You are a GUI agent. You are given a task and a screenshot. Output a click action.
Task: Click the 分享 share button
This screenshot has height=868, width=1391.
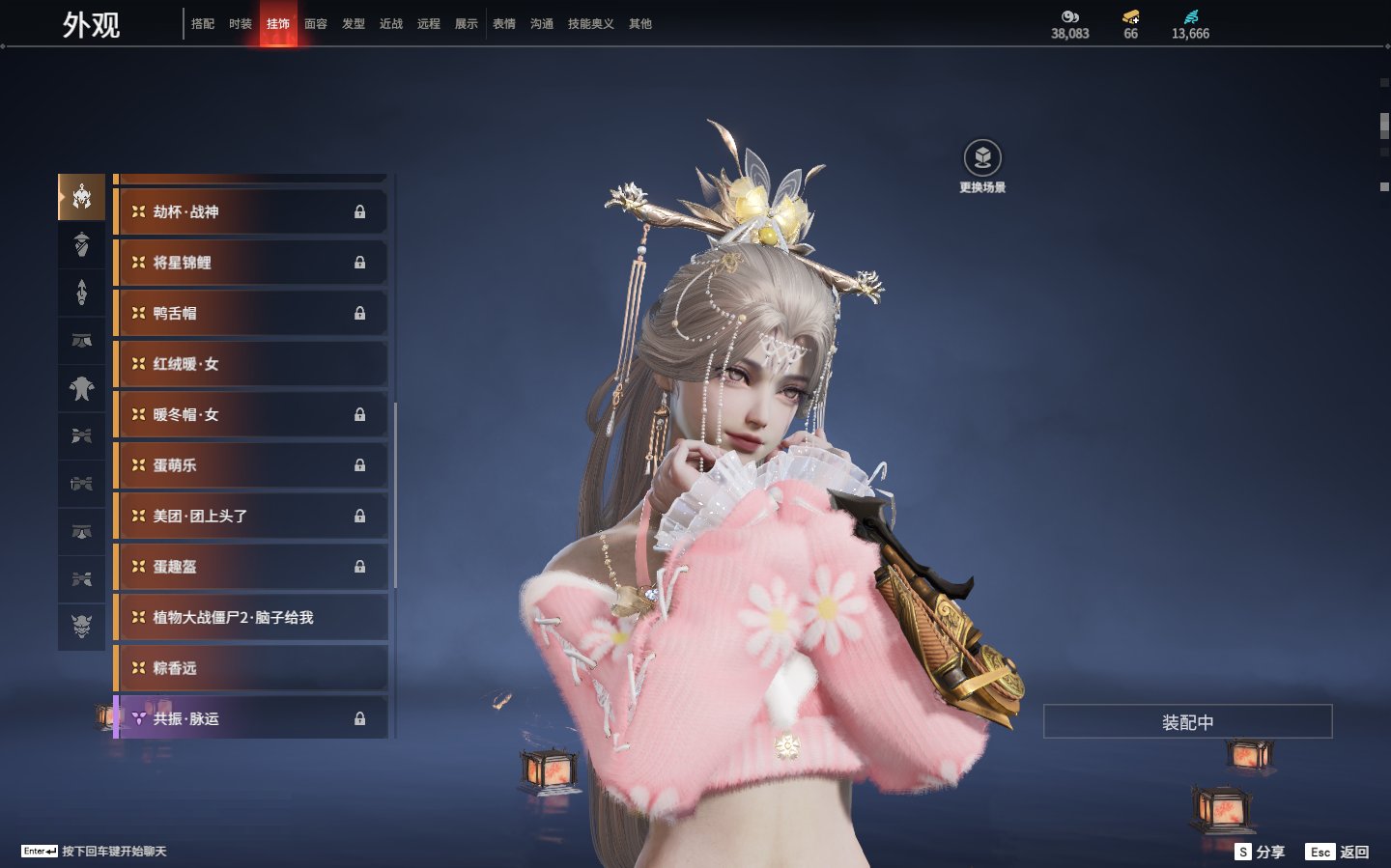[1261, 852]
